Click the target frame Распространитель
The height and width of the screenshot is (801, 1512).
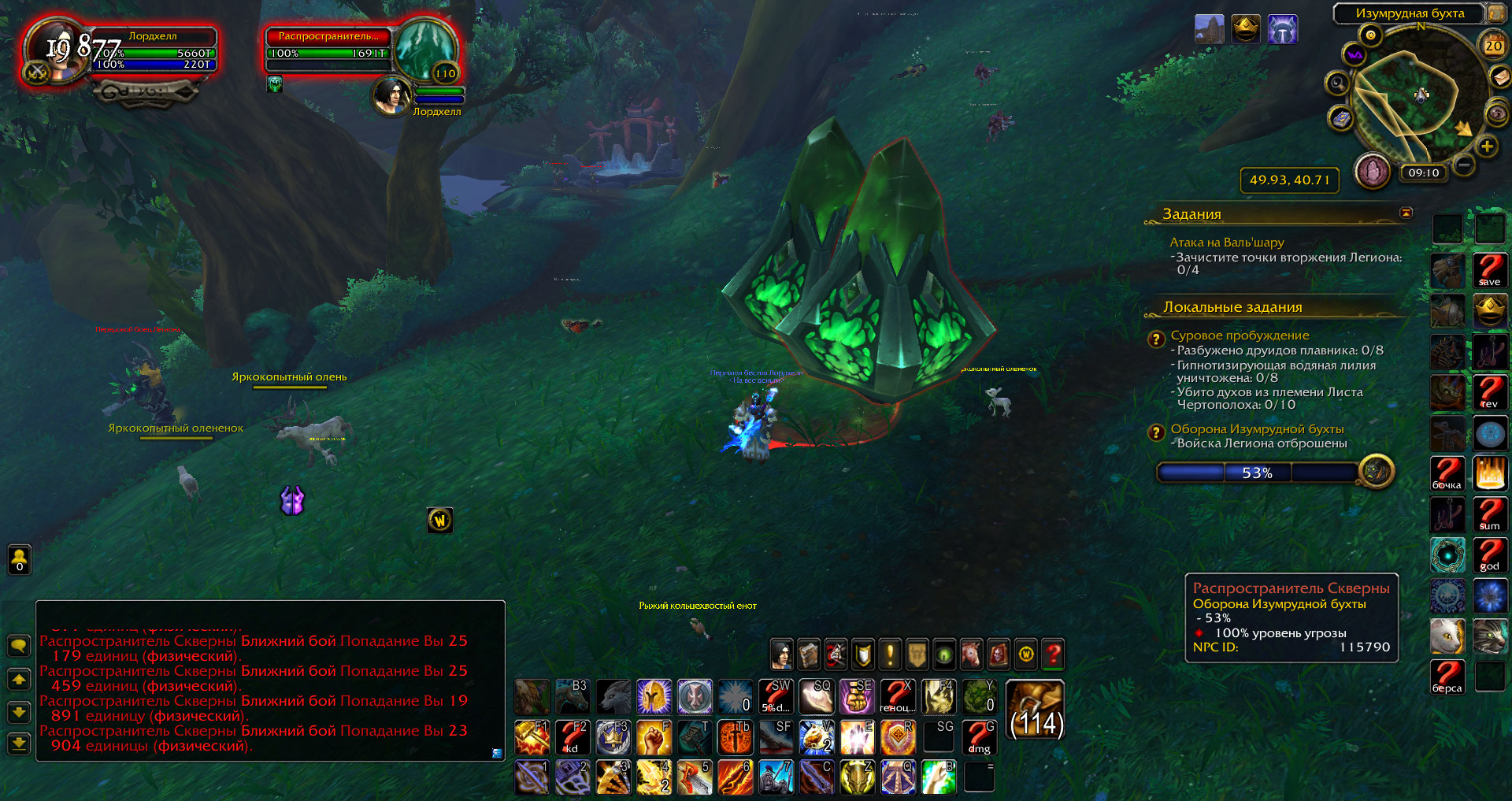(x=424, y=49)
